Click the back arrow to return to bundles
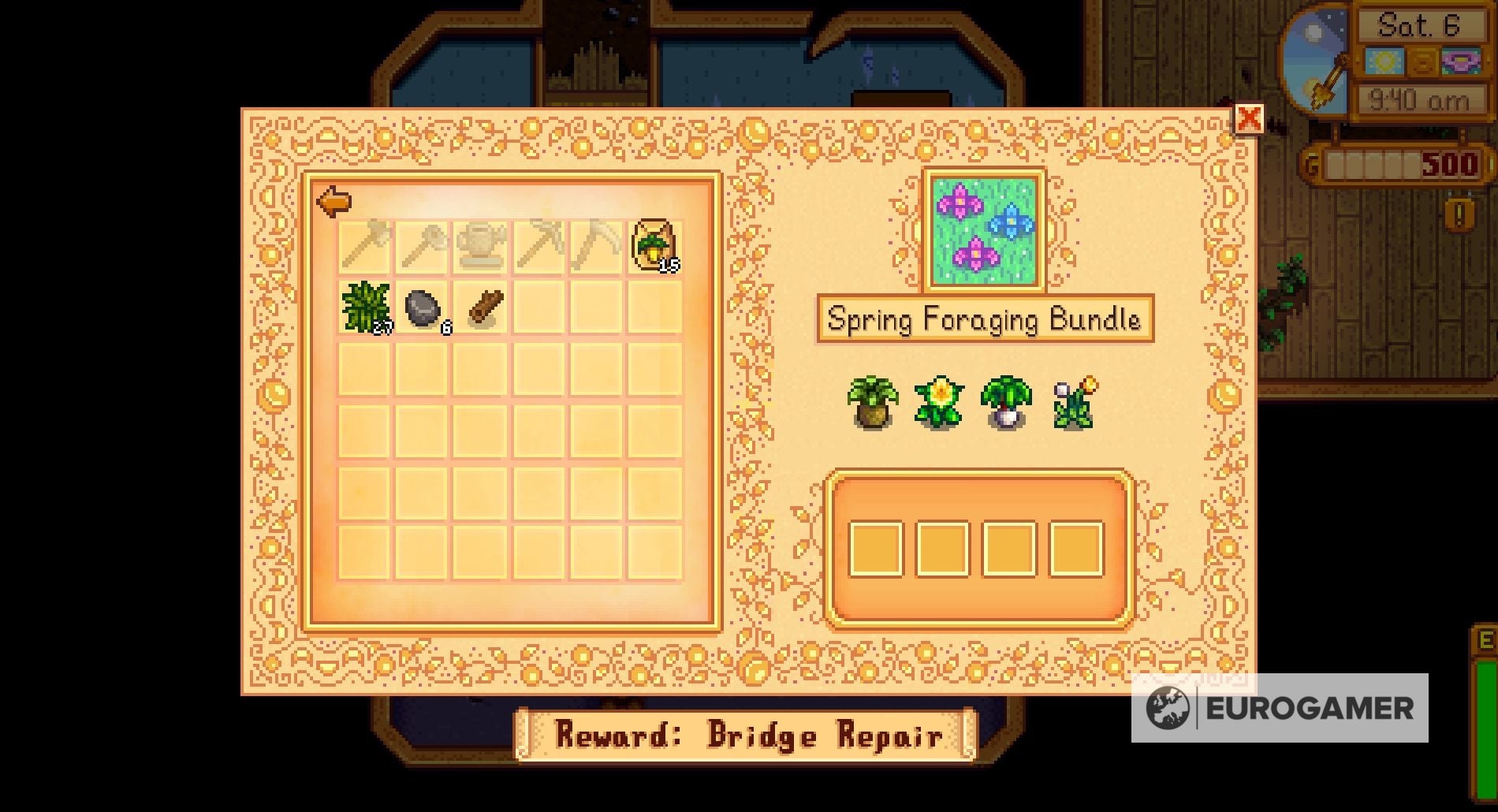 [x=335, y=201]
